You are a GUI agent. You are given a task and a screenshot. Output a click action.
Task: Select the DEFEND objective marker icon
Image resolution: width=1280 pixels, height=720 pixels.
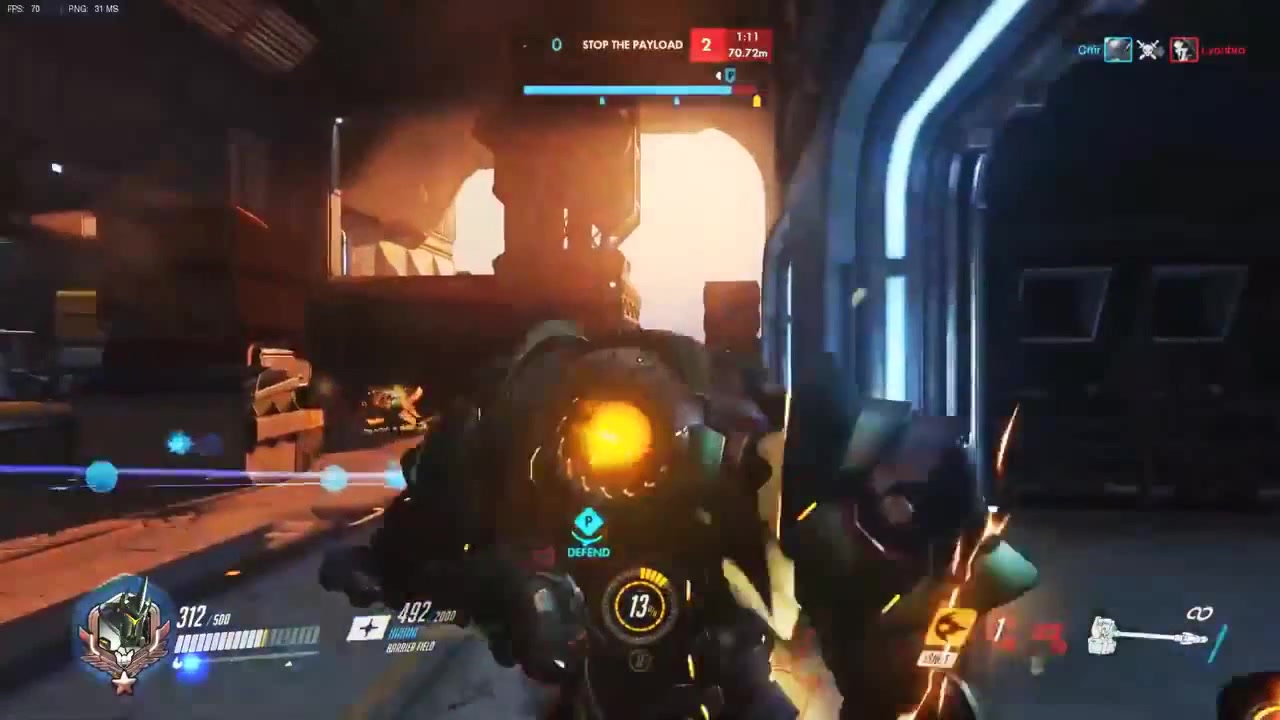tap(588, 522)
